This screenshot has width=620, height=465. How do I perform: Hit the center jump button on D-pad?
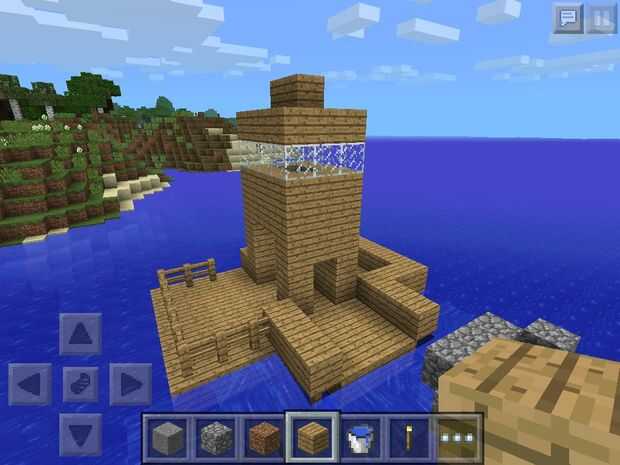click(x=81, y=383)
